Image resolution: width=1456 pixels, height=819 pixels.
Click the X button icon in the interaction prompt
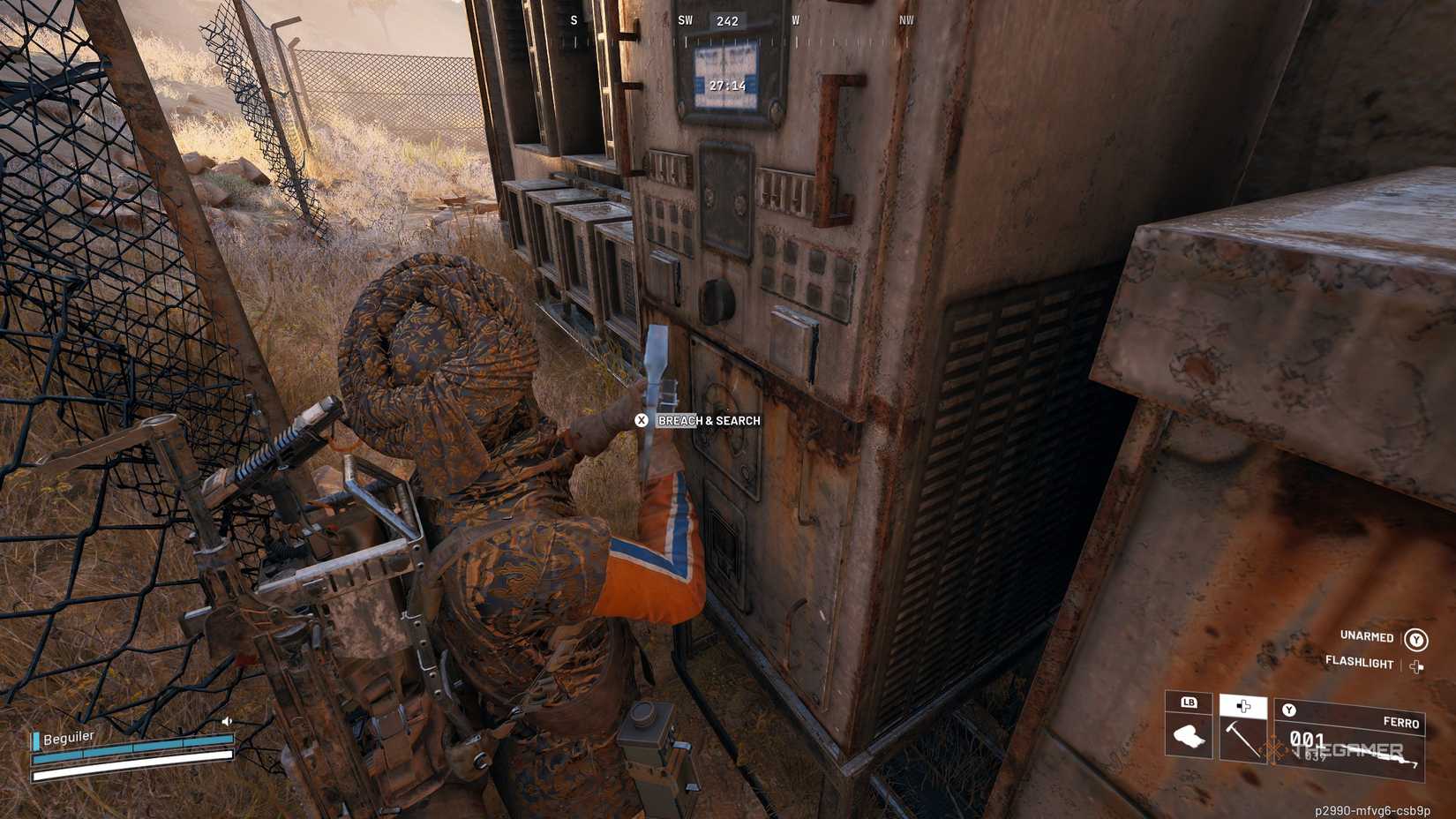(642, 420)
